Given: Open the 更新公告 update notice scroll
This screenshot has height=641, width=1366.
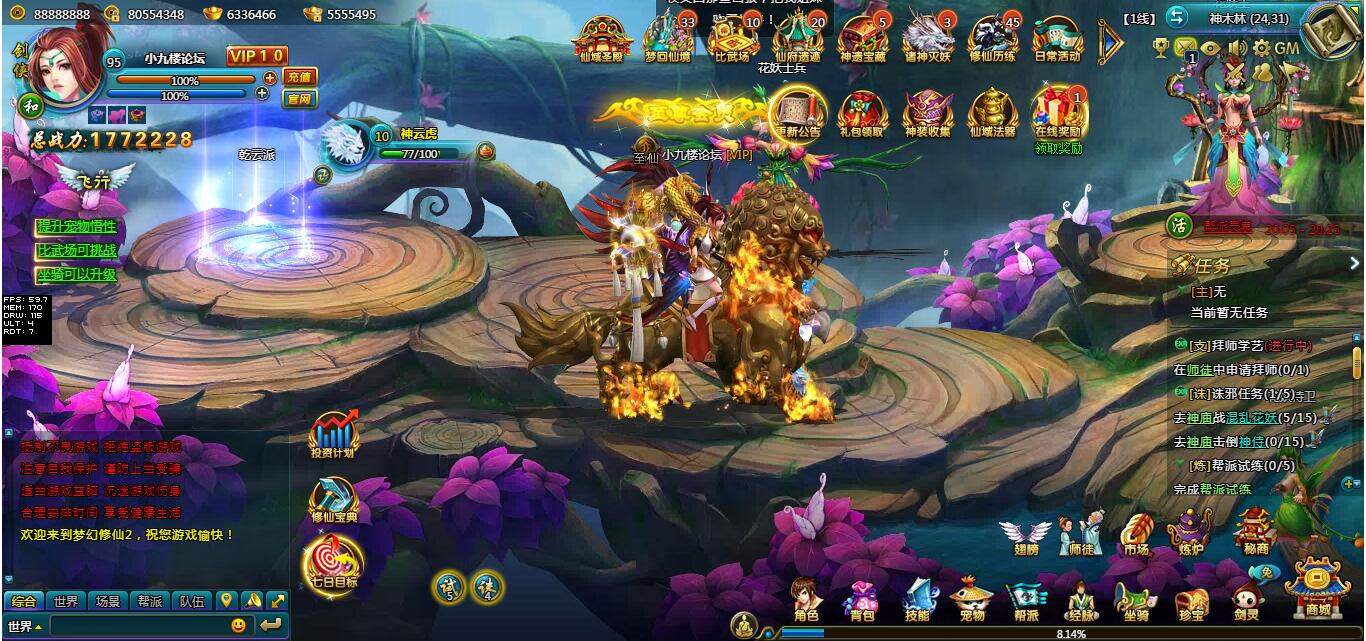Looking at the screenshot, I should pos(797,114).
